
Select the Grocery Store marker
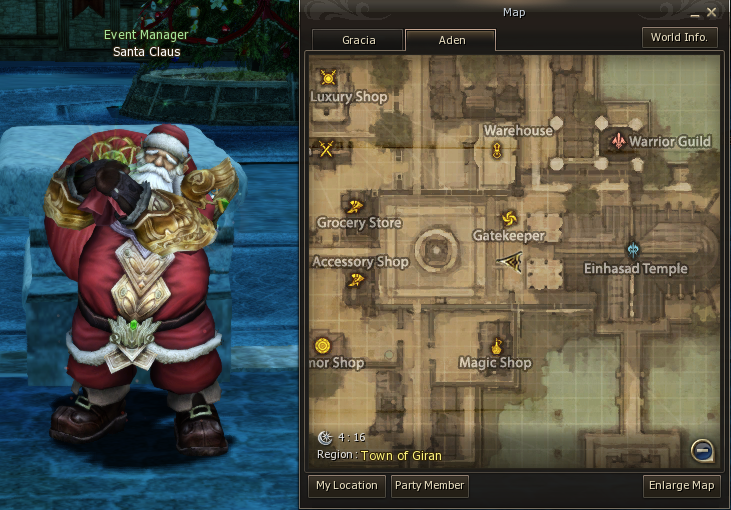(356, 205)
